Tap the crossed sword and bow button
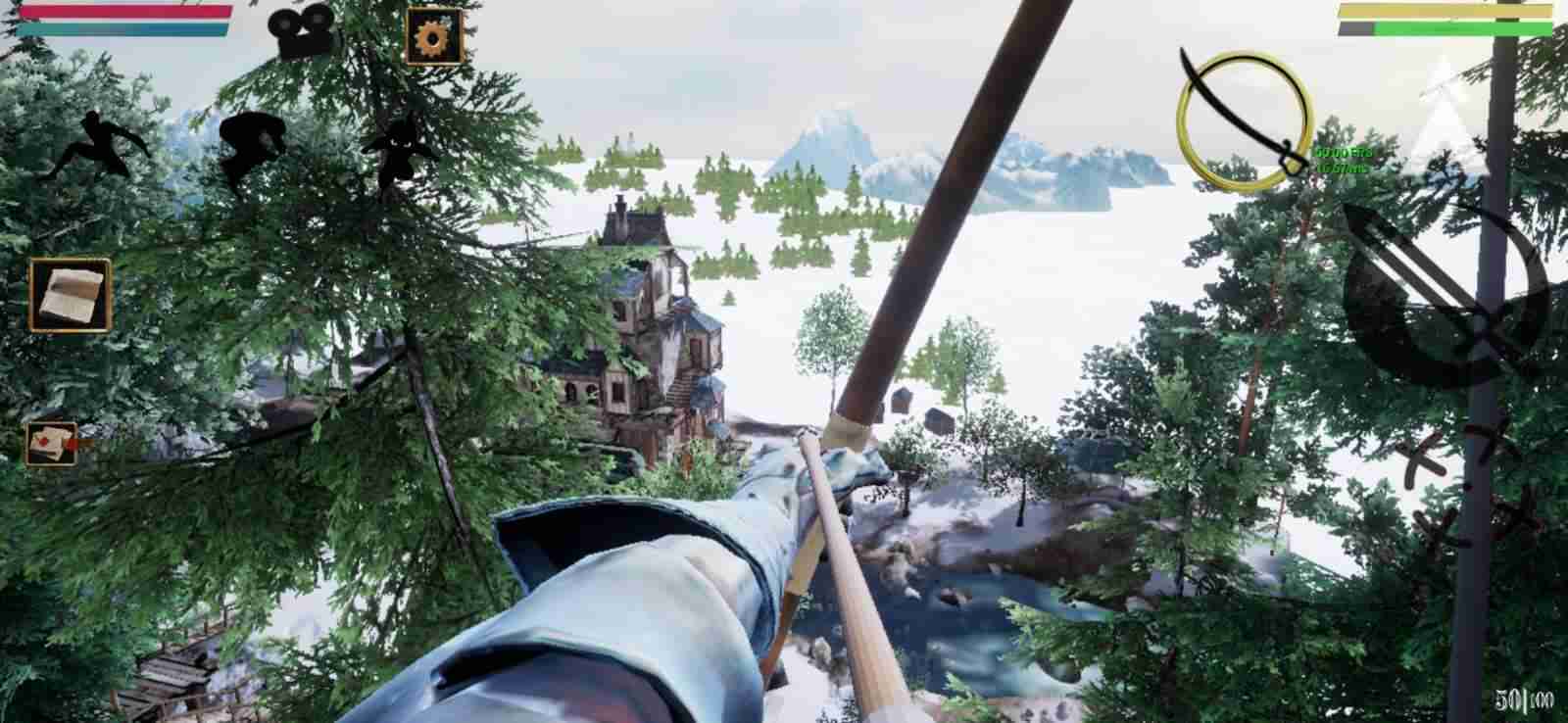Viewport: 1568px width, 723px height. pos(1445,296)
